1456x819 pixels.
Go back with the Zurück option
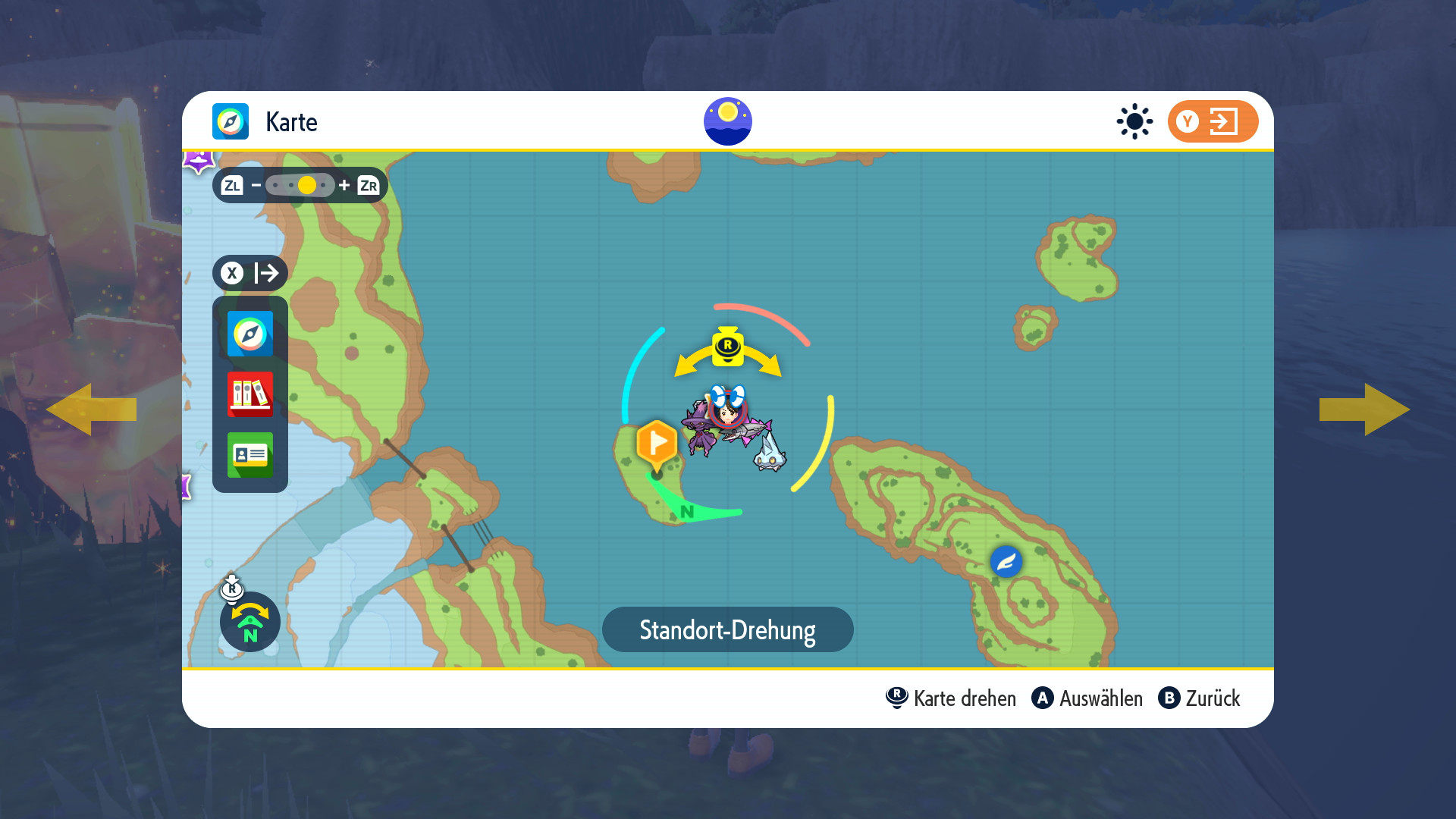tap(1200, 698)
